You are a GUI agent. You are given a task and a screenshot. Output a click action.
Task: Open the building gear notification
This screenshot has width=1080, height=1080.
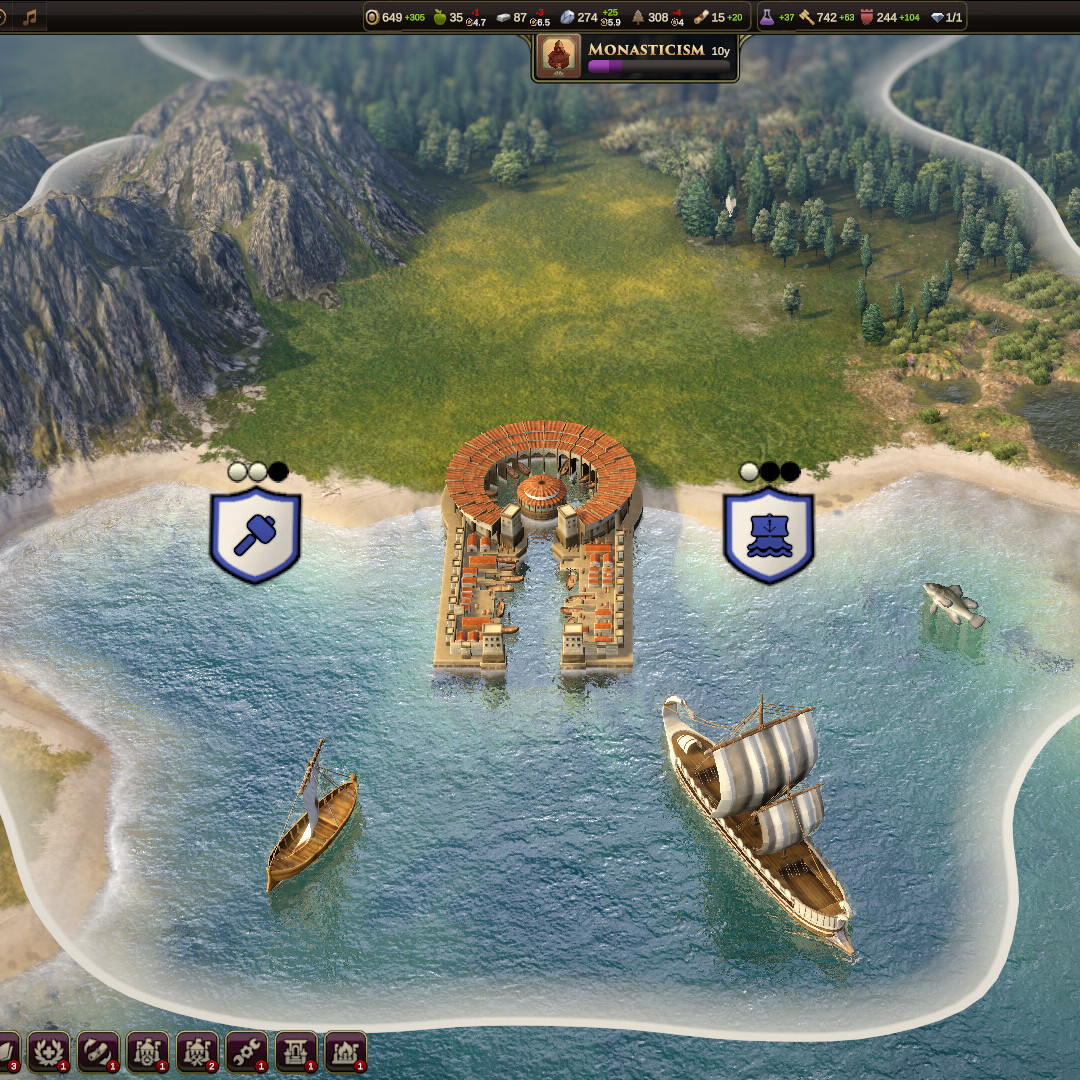click(147, 1051)
